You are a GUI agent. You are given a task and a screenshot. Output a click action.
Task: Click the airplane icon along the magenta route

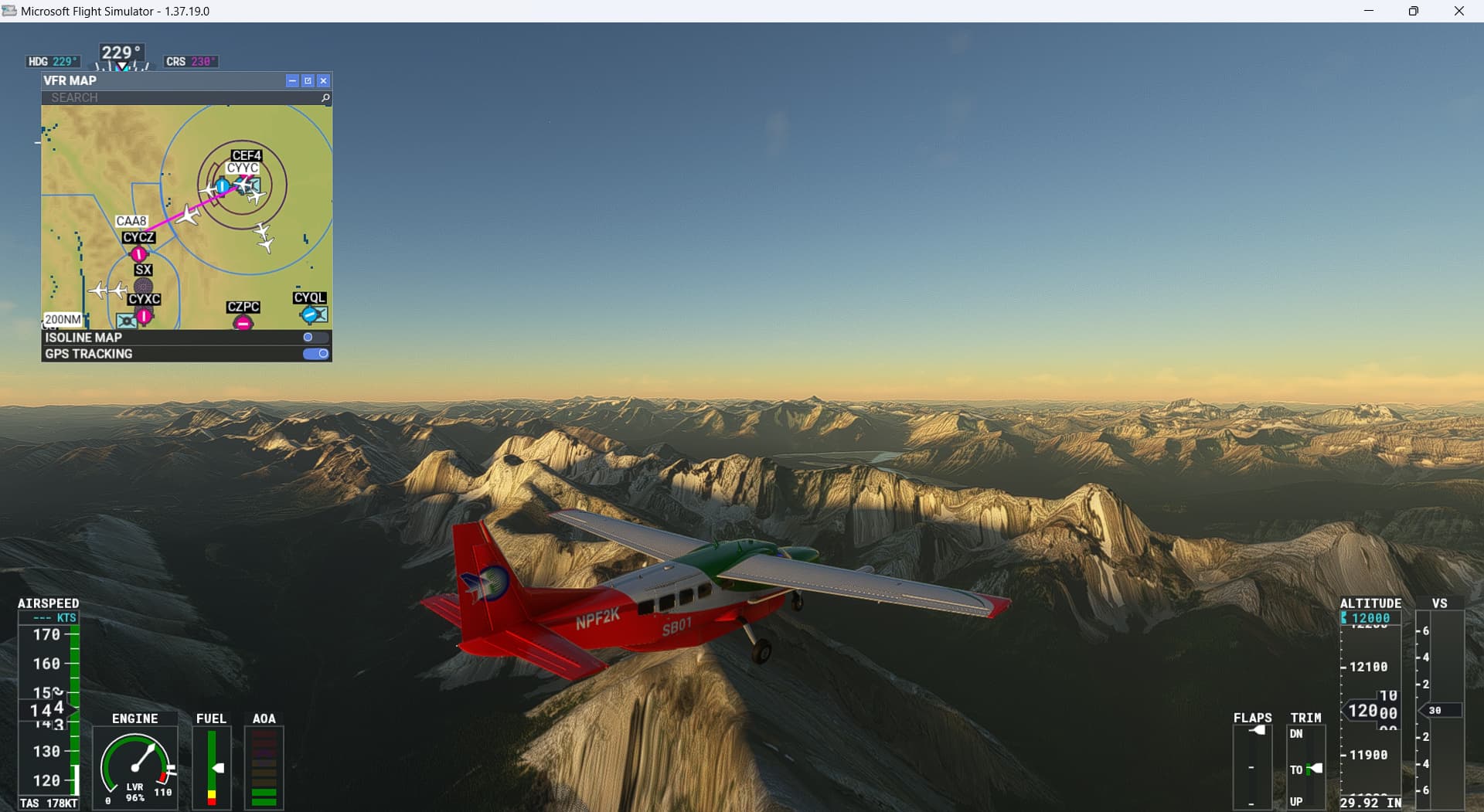[x=187, y=216]
